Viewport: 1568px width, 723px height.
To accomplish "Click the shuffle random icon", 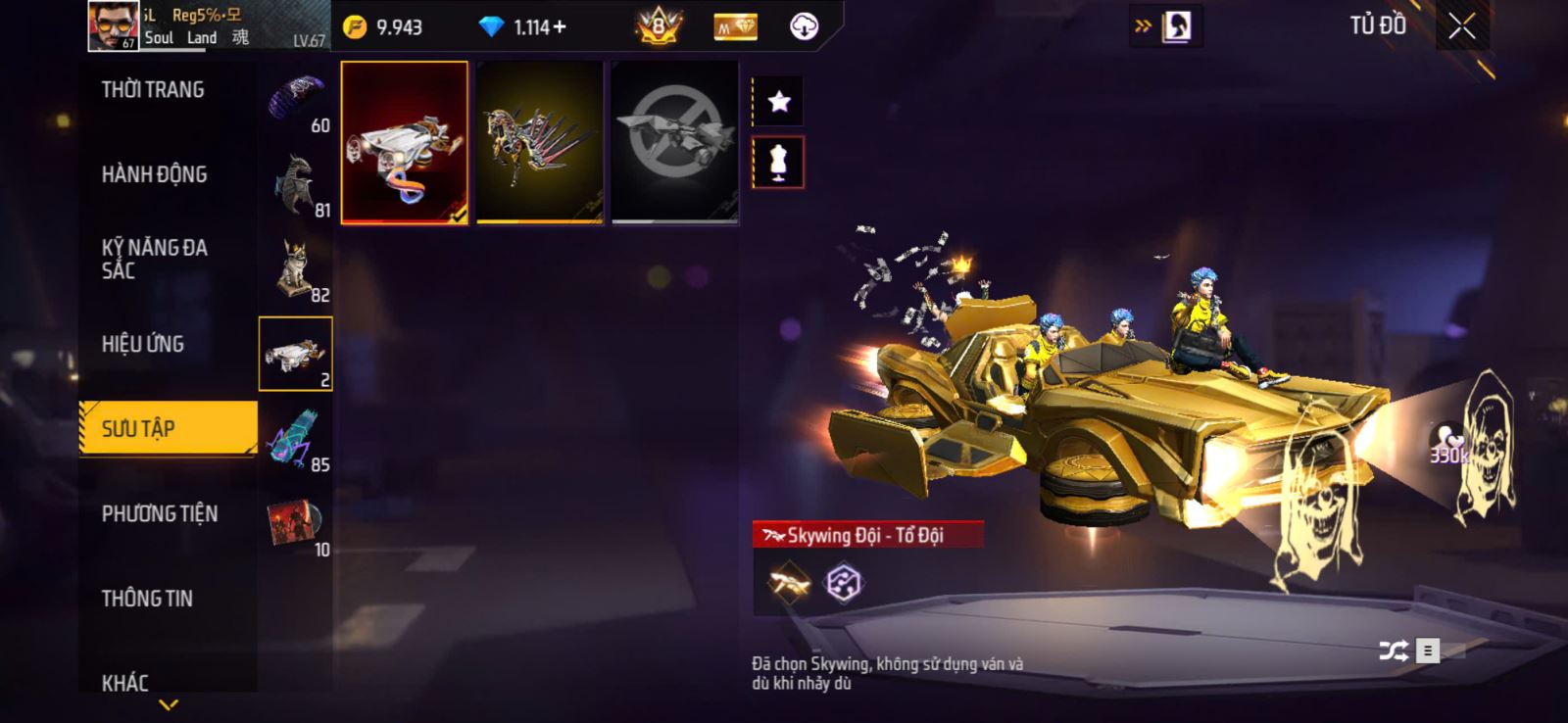I will pyautogui.click(x=1393, y=651).
